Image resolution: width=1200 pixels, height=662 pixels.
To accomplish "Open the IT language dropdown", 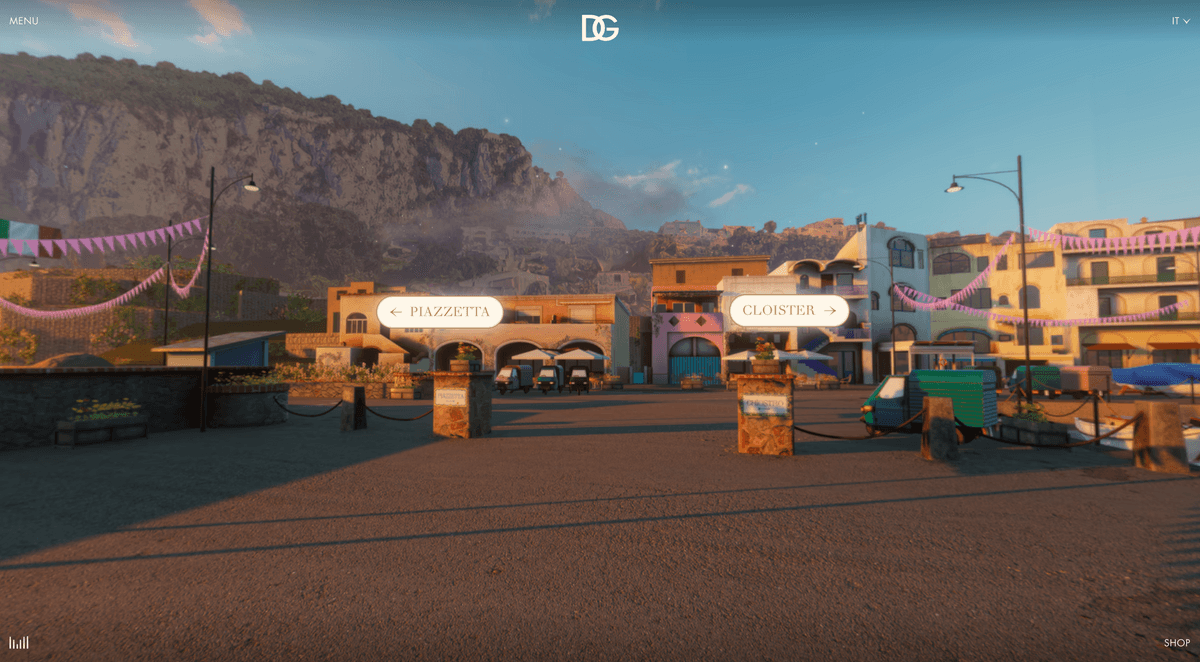I will (1180, 21).
